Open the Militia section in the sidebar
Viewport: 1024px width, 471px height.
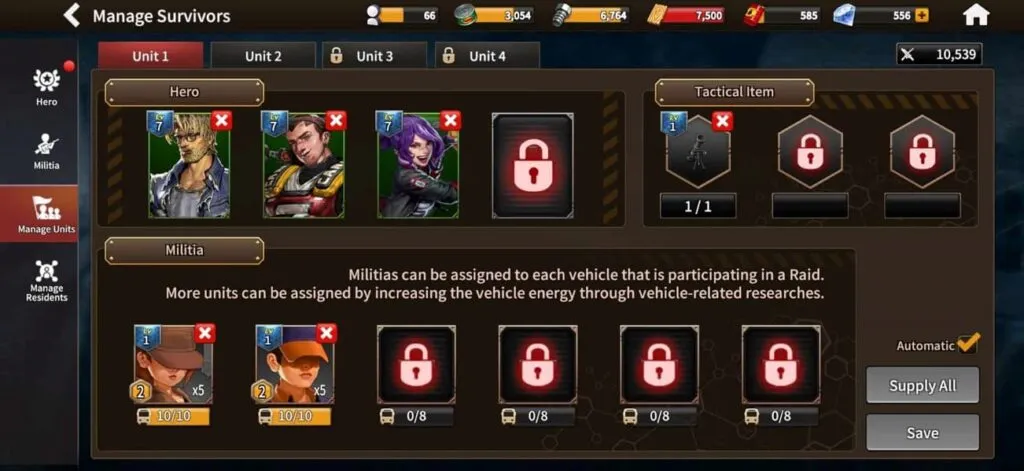(x=46, y=150)
